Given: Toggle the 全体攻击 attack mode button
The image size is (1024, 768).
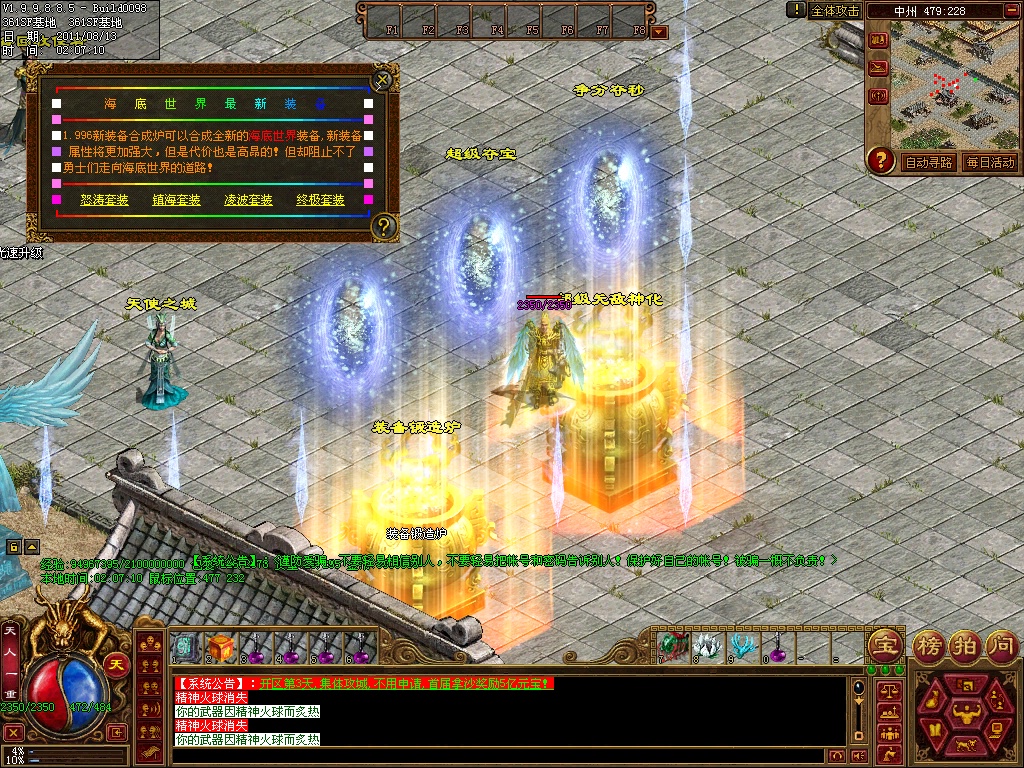Looking at the screenshot, I should pyautogui.click(x=835, y=10).
